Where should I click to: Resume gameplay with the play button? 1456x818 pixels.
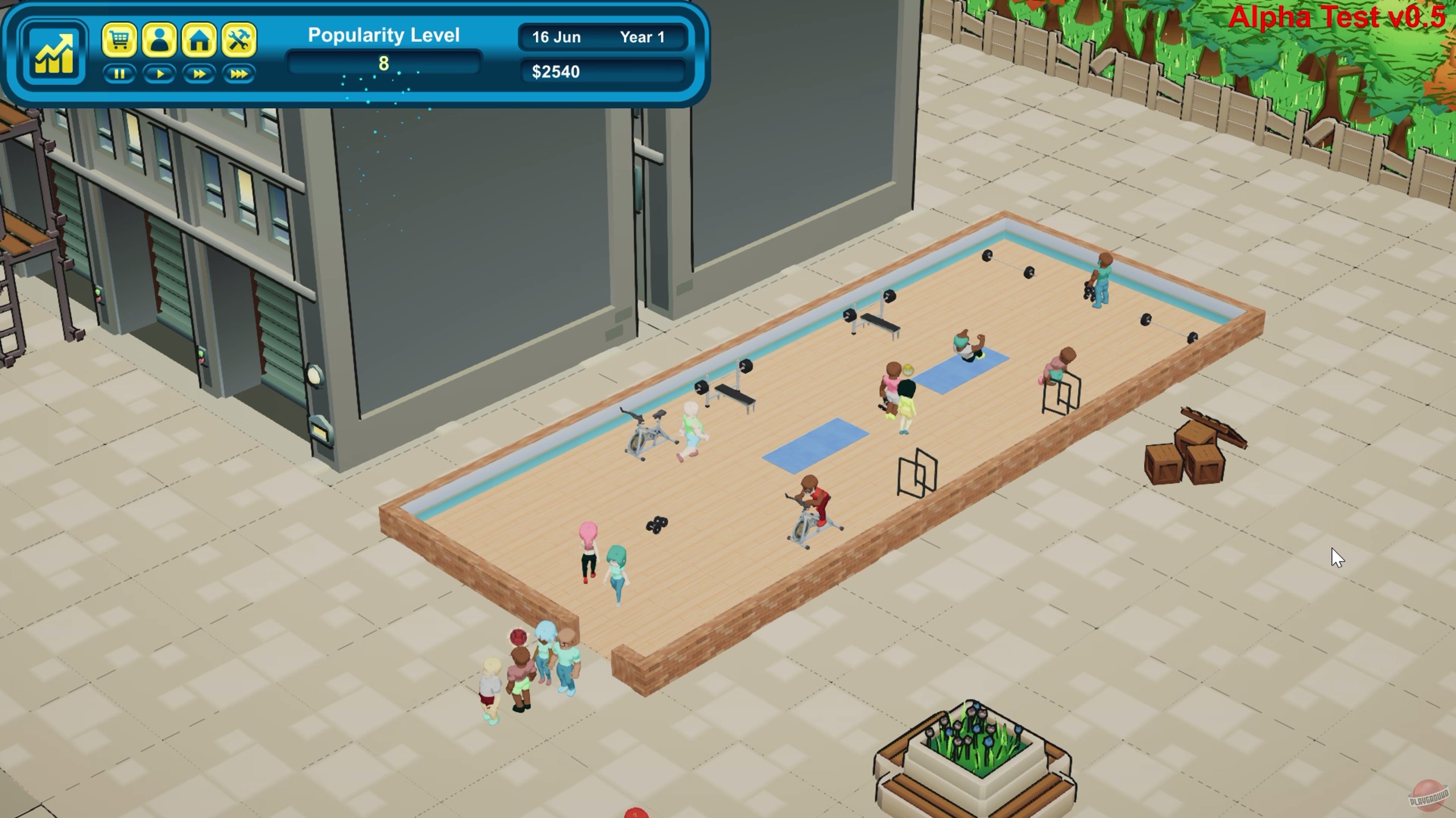(160, 73)
